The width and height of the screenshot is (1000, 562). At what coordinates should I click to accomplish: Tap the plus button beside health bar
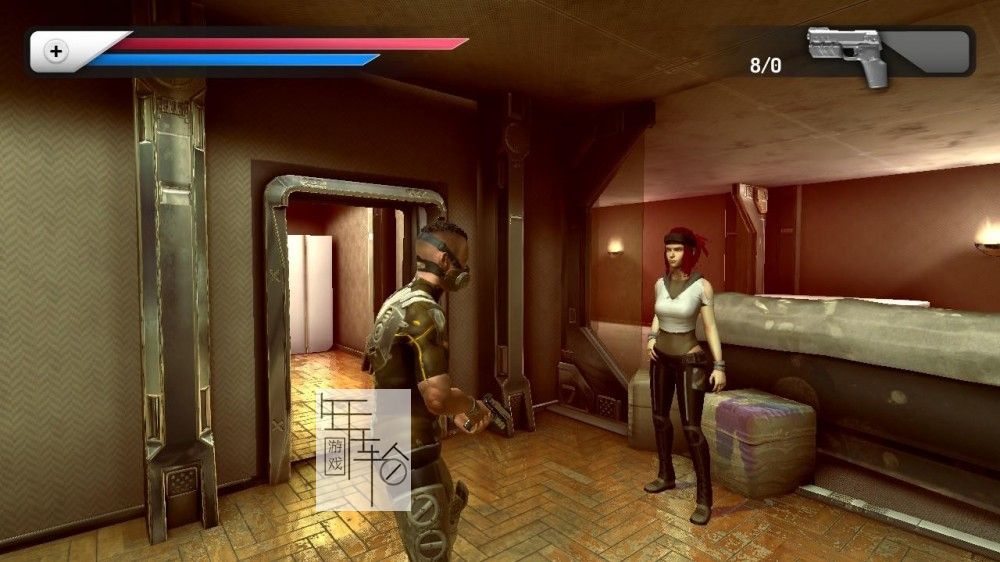pos(57,51)
